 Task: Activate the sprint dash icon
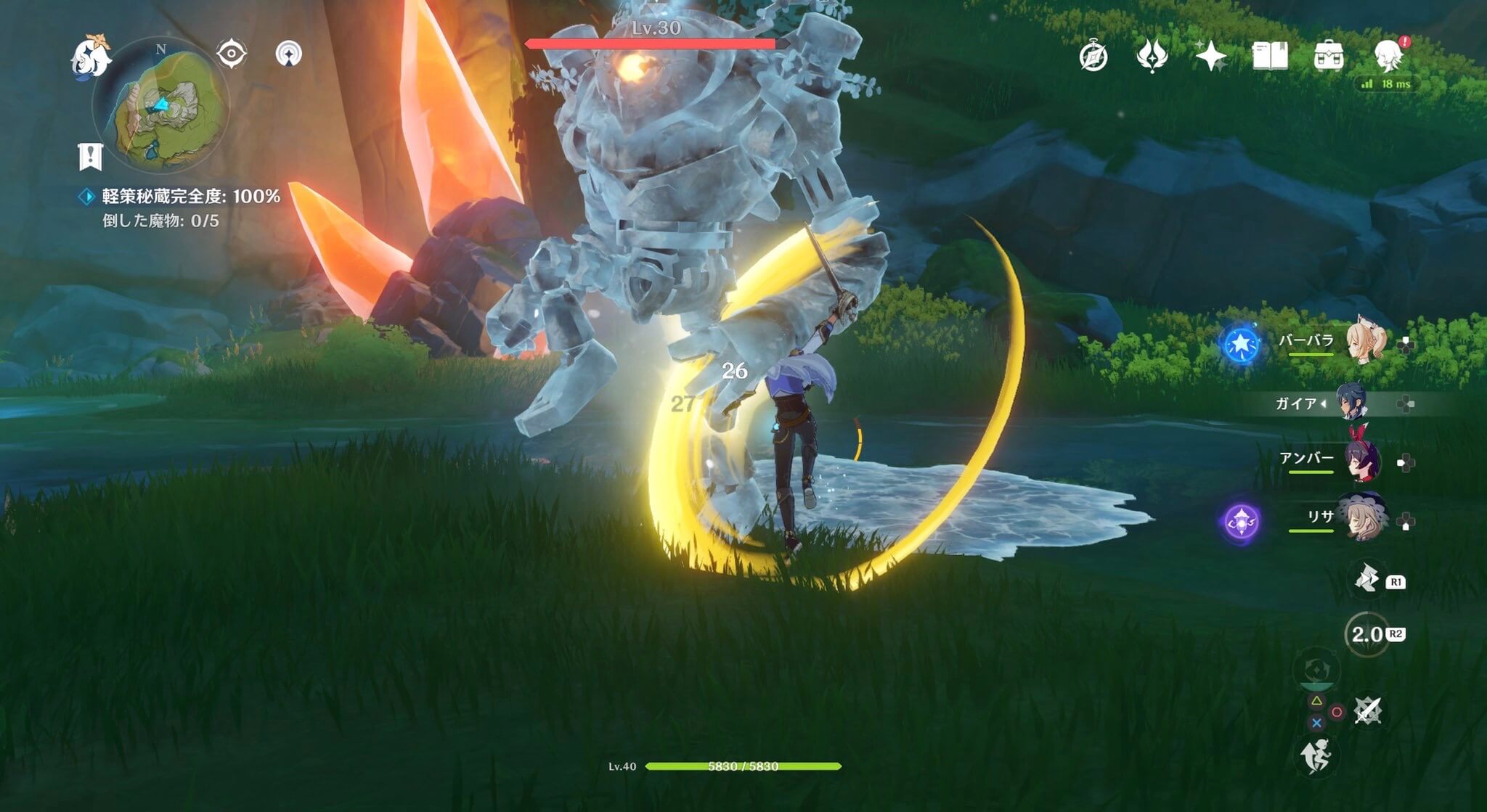coord(1316,756)
